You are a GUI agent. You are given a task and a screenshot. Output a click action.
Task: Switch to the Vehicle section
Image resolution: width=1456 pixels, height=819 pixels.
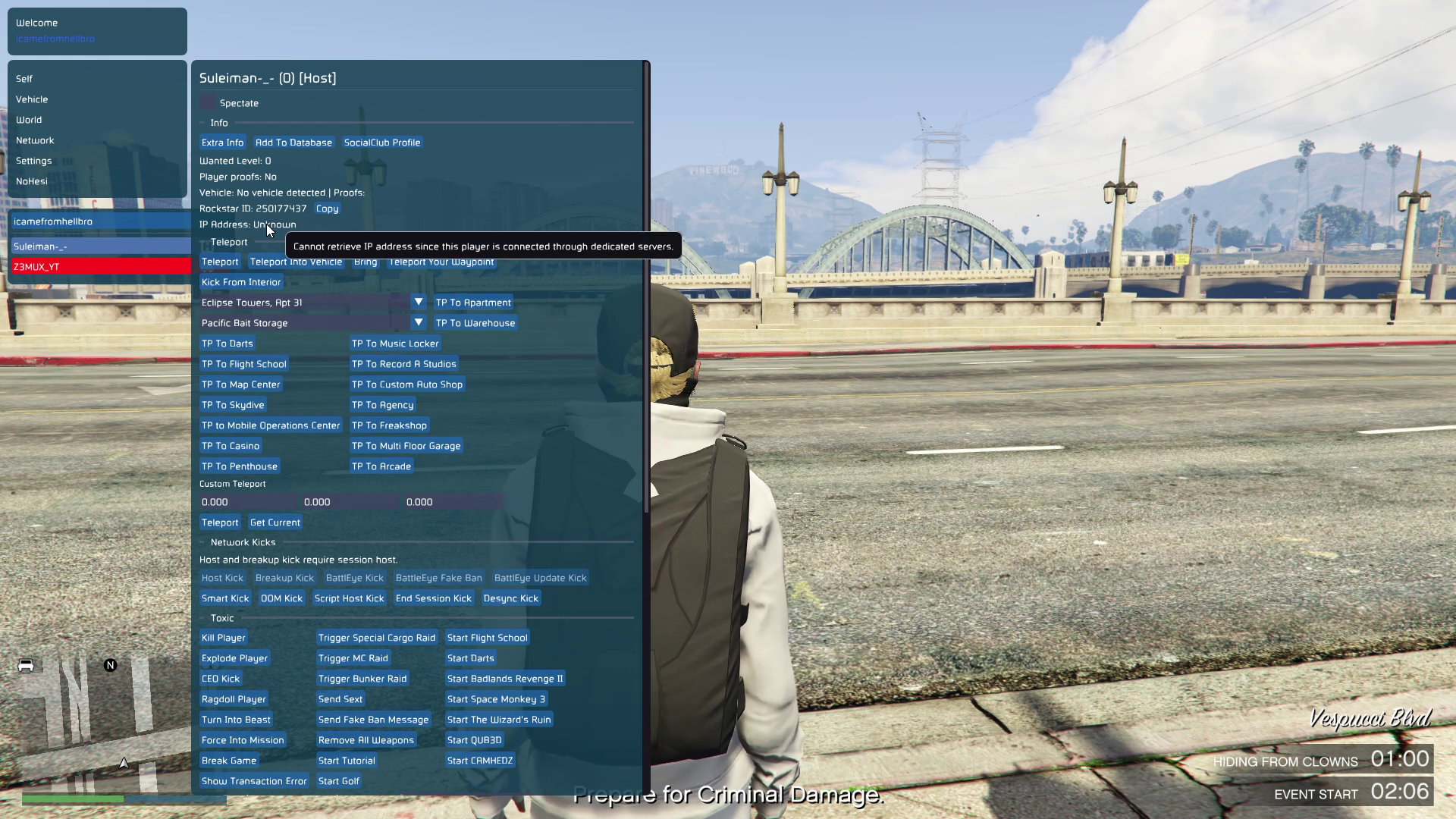coord(32,99)
